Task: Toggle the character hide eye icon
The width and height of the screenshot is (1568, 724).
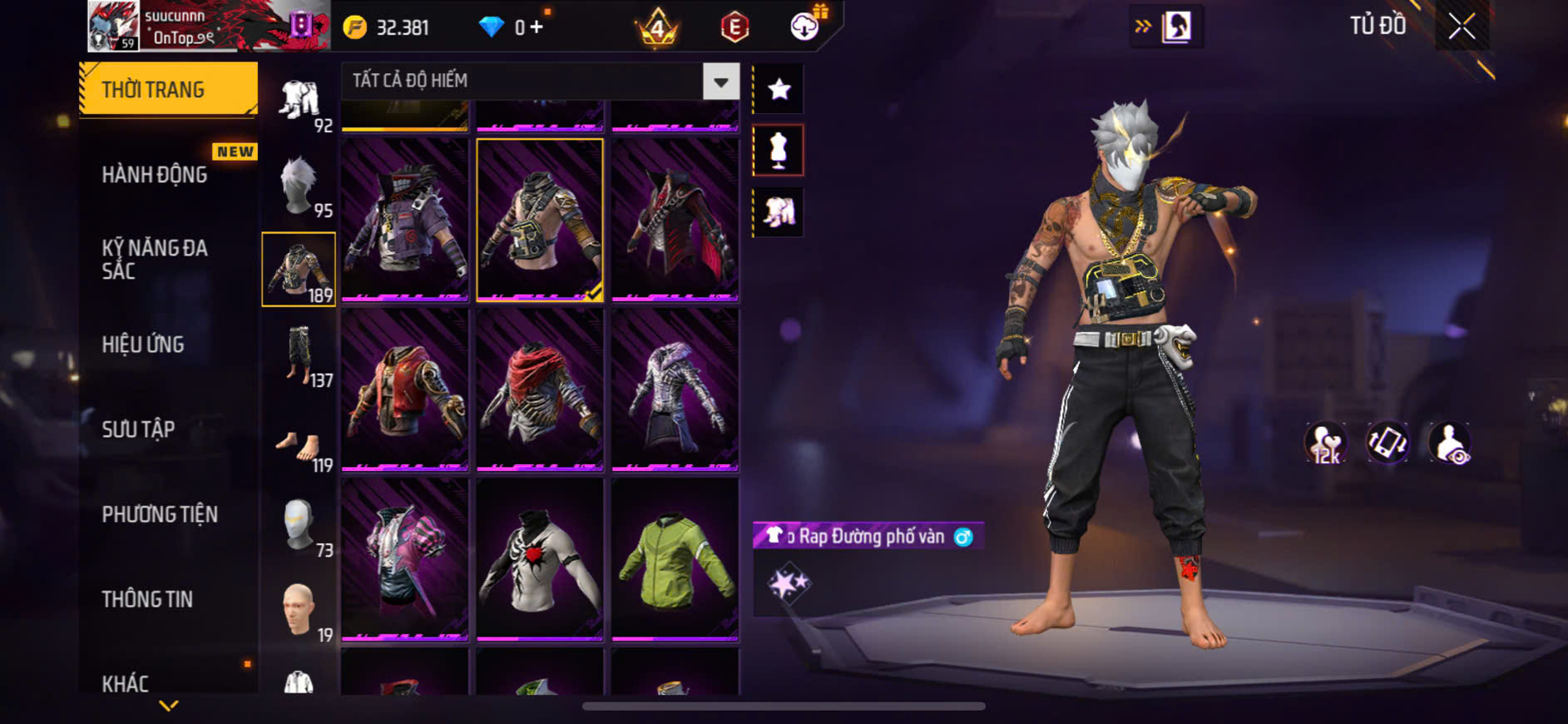Action: 1449,443
